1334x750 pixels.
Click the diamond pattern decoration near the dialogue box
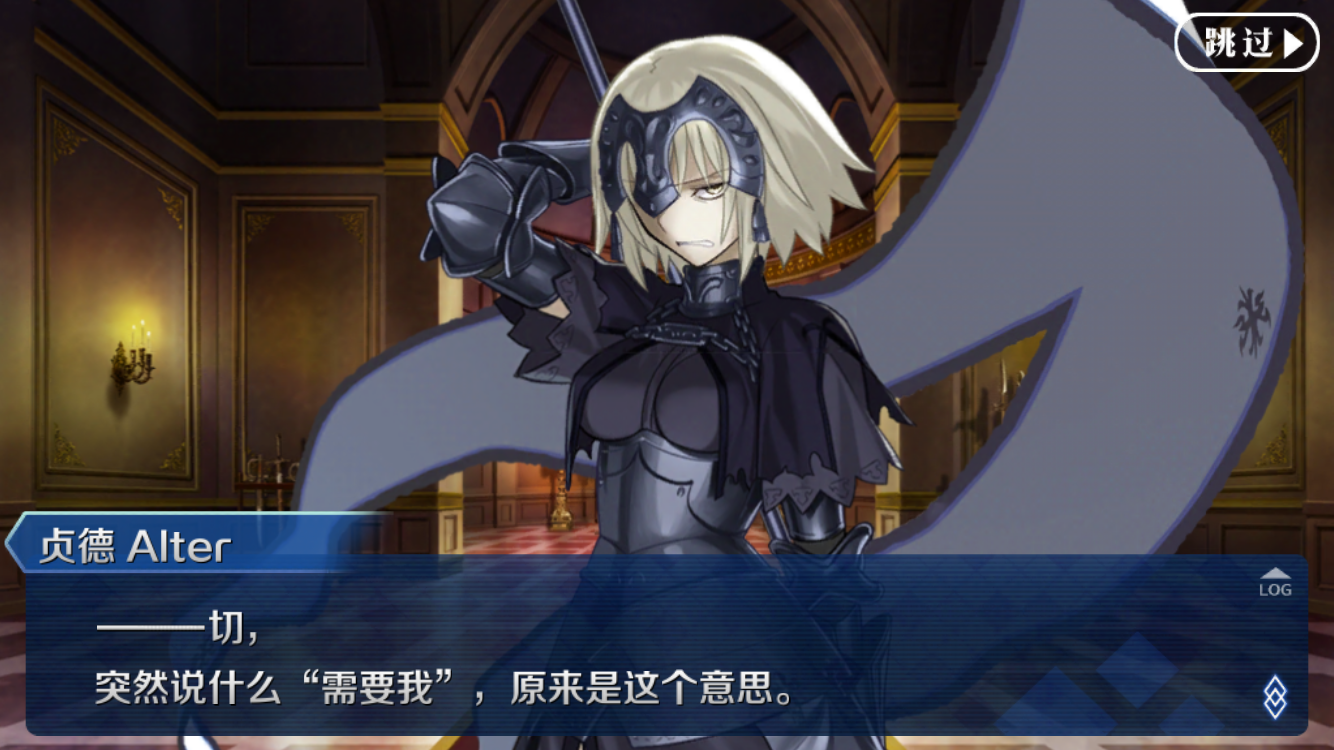tap(1276, 697)
